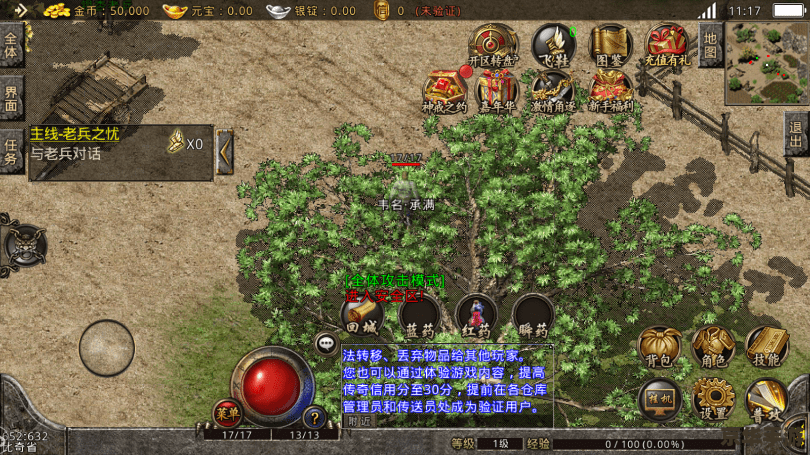Open the 嘉年华 carnival gift box

click(497, 92)
